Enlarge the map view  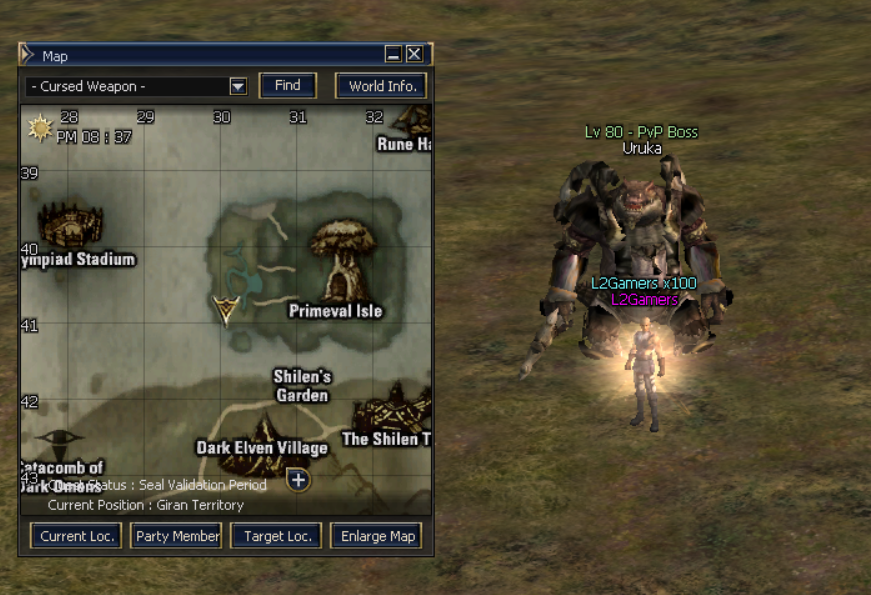(377, 536)
